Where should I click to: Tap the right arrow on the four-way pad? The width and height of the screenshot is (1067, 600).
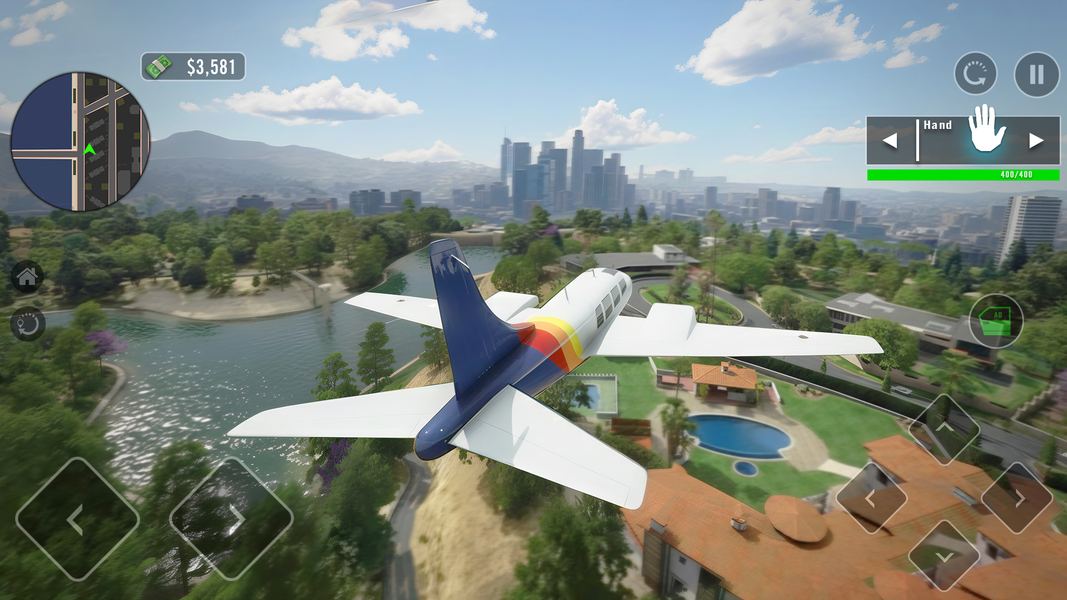[1016, 497]
